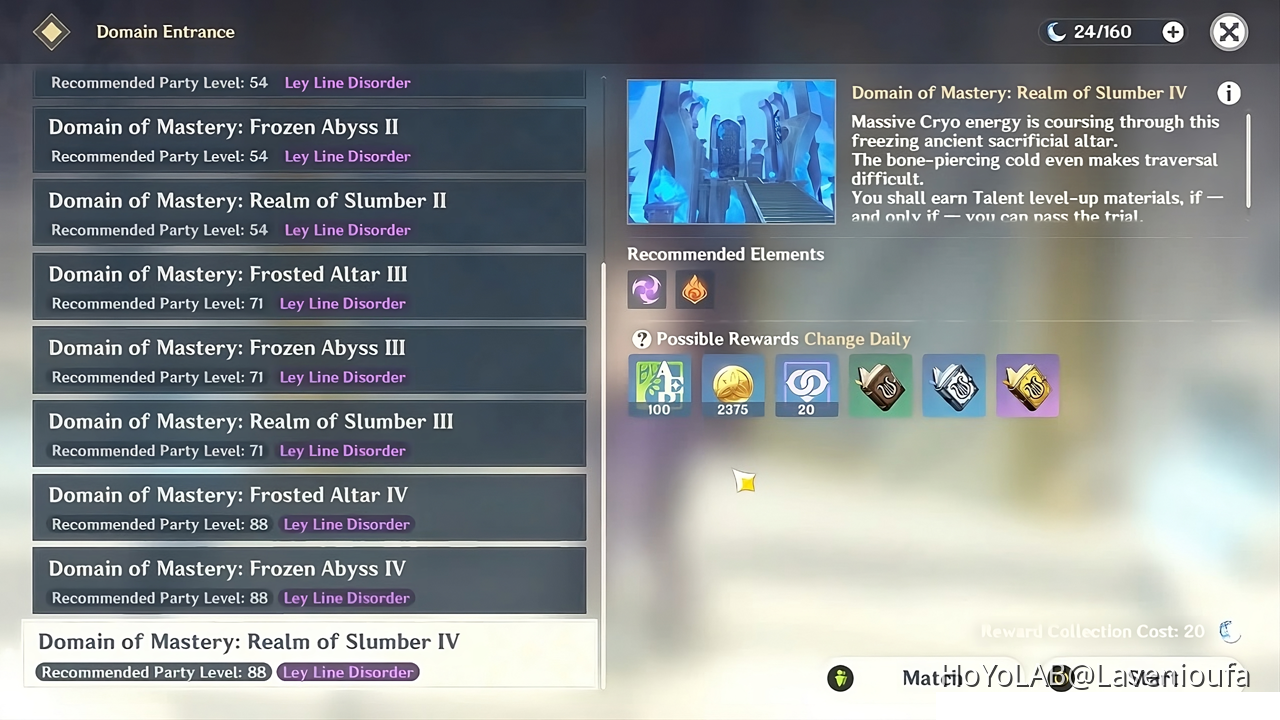This screenshot has height=720, width=1280.
Task: Select the Cryo recommended element icon
Action: tap(646, 290)
